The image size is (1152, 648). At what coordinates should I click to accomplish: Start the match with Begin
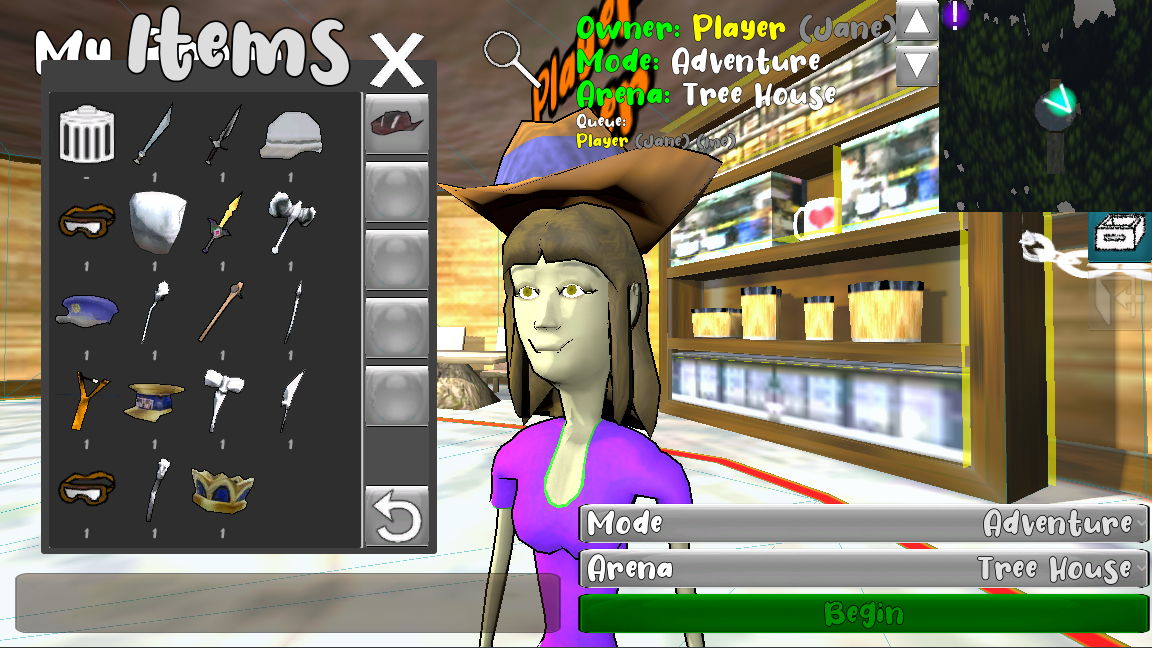click(x=864, y=613)
